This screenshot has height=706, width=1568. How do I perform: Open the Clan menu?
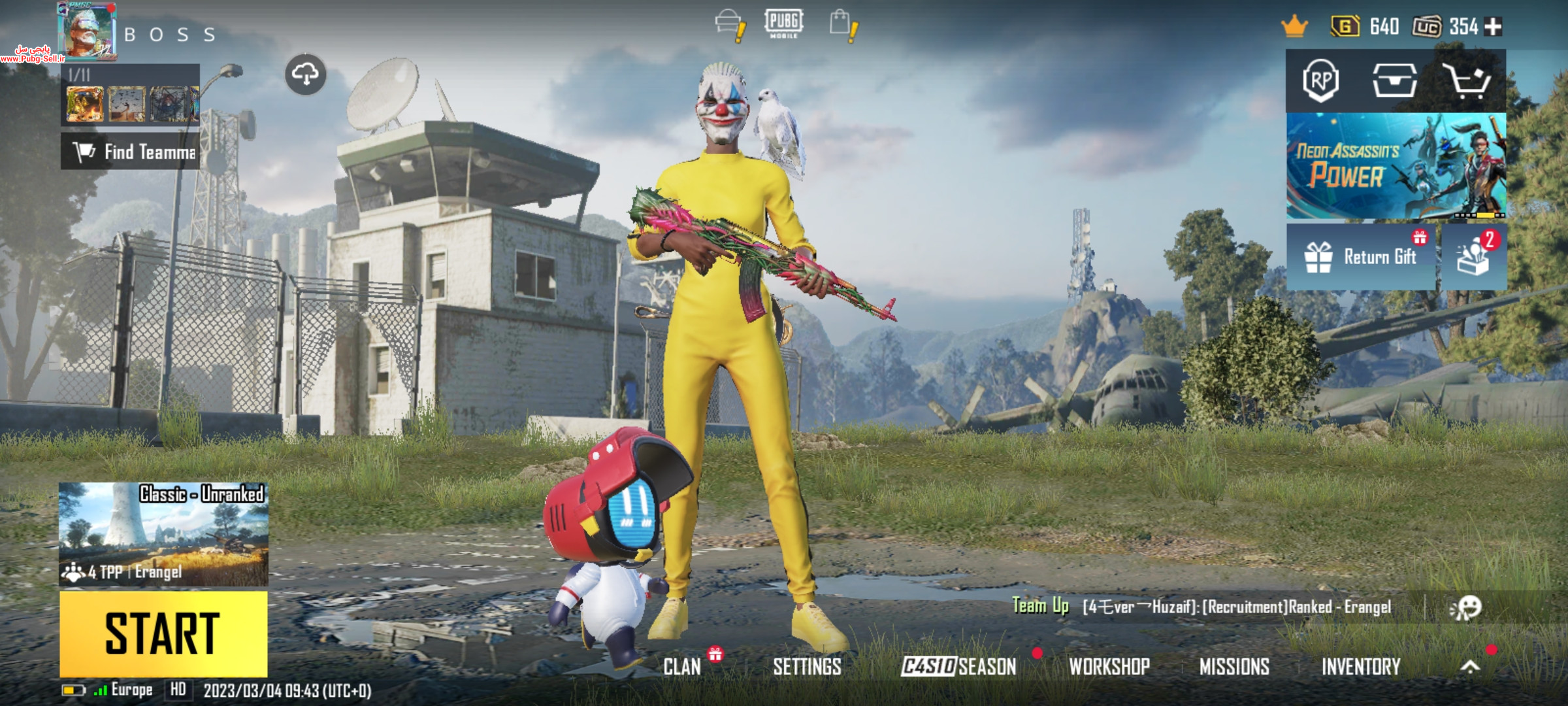pyautogui.click(x=682, y=666)
